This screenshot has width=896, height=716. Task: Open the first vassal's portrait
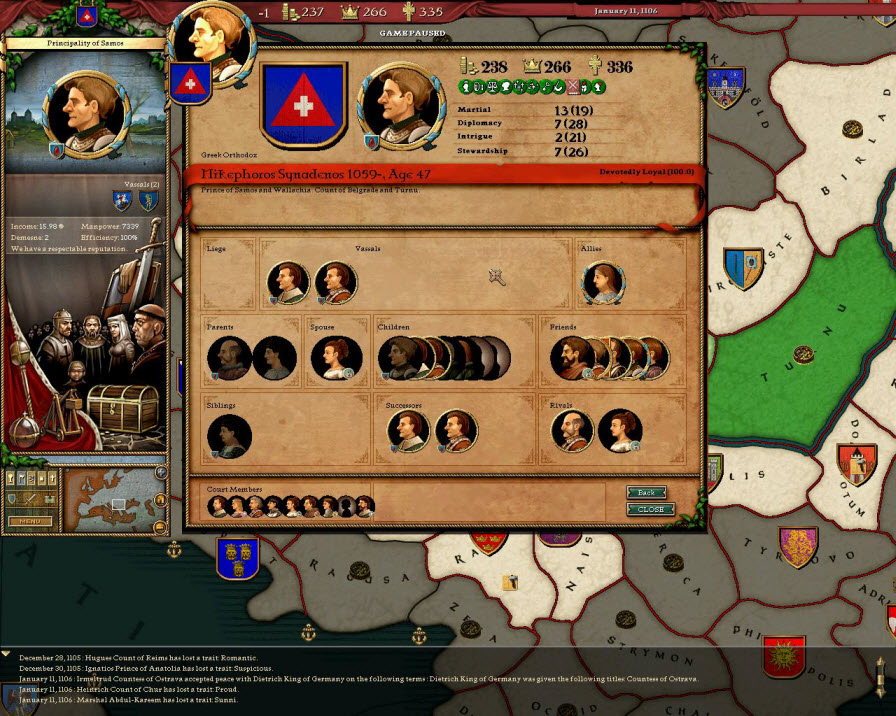pyautogui.click(x=288, y=283)
